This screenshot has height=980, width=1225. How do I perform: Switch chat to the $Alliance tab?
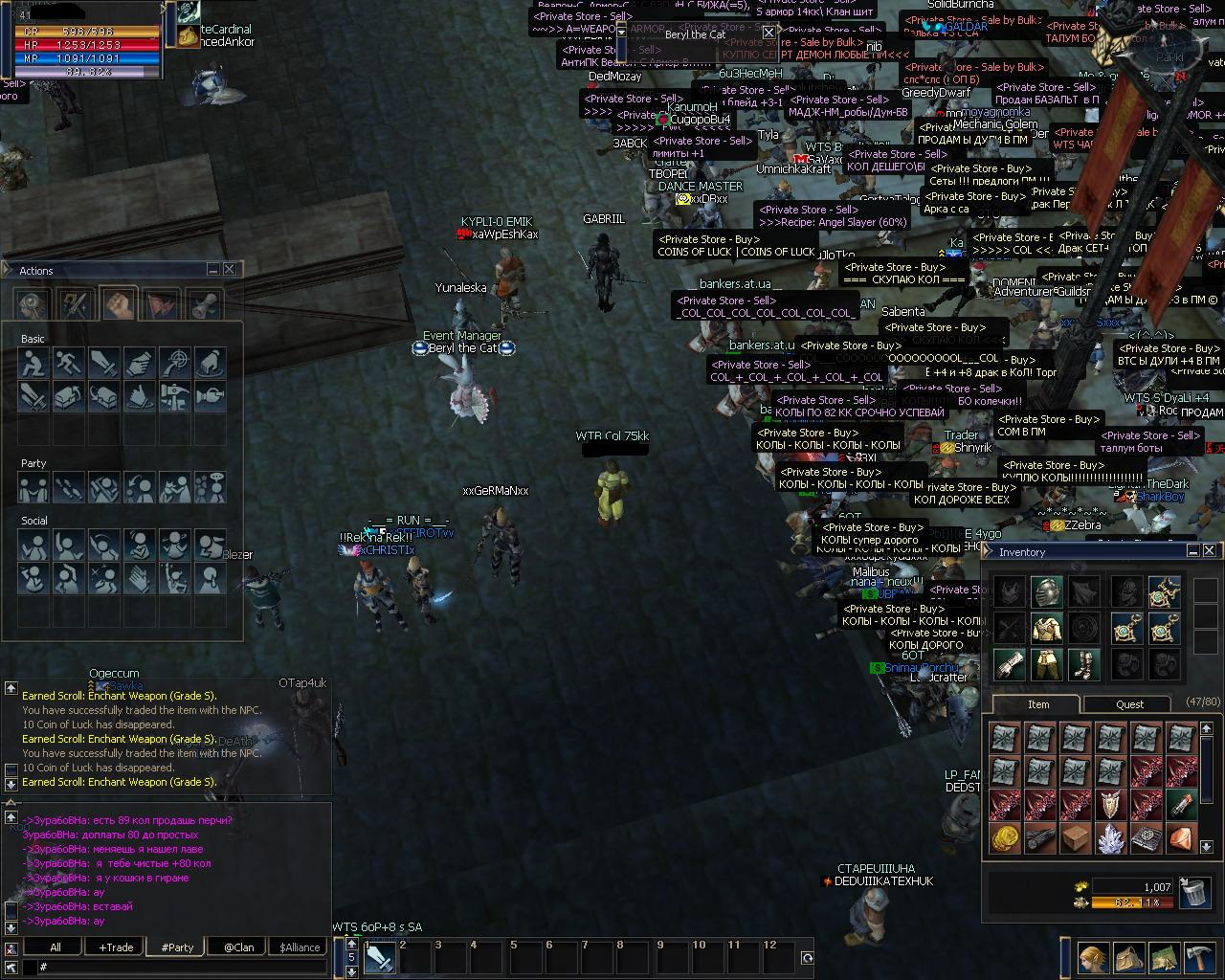[x=300, y=947]
